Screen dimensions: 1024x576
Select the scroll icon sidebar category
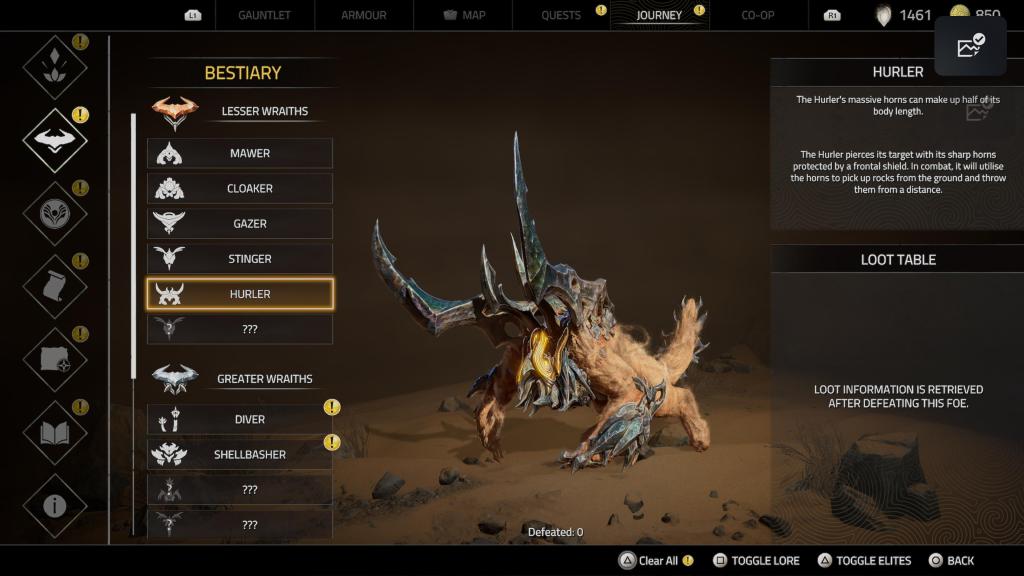tap(55, 286)
